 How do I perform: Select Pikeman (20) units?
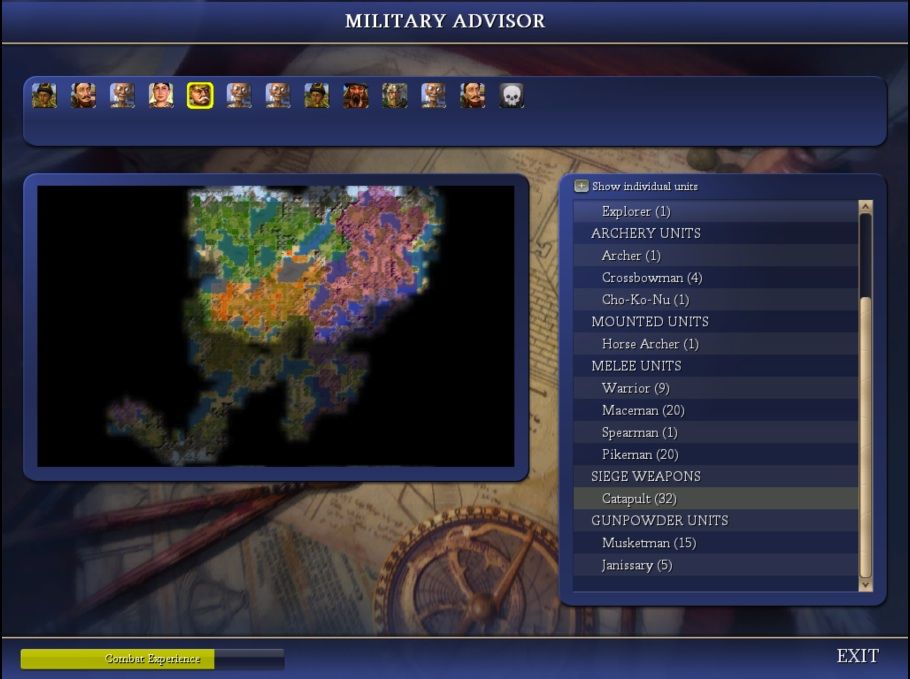point(640,454)
